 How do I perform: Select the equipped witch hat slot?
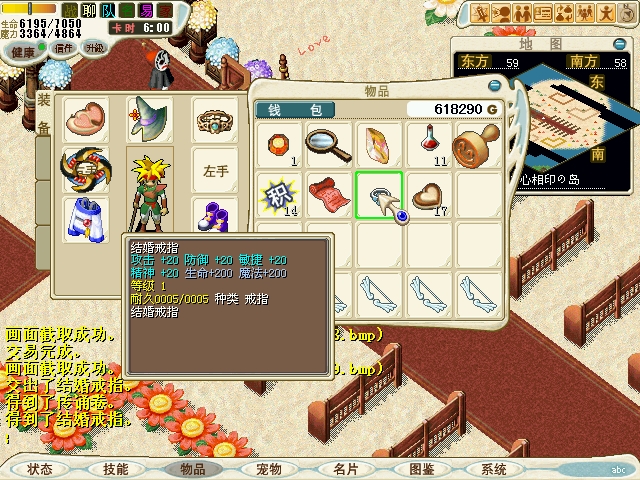[x=149, y=120]
